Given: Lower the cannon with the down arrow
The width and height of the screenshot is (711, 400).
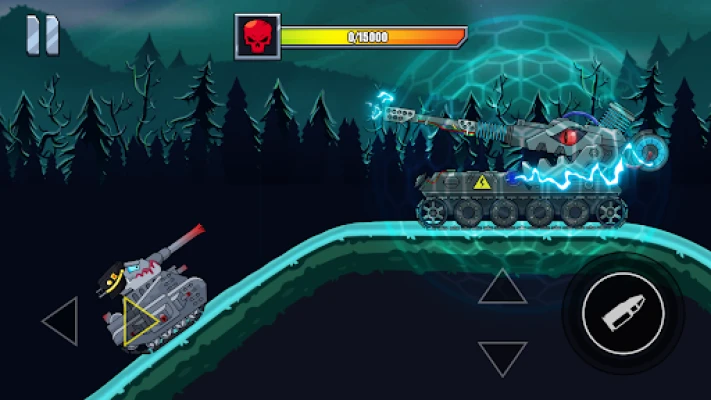Looking at the screenshot, I should pos(502,357).
